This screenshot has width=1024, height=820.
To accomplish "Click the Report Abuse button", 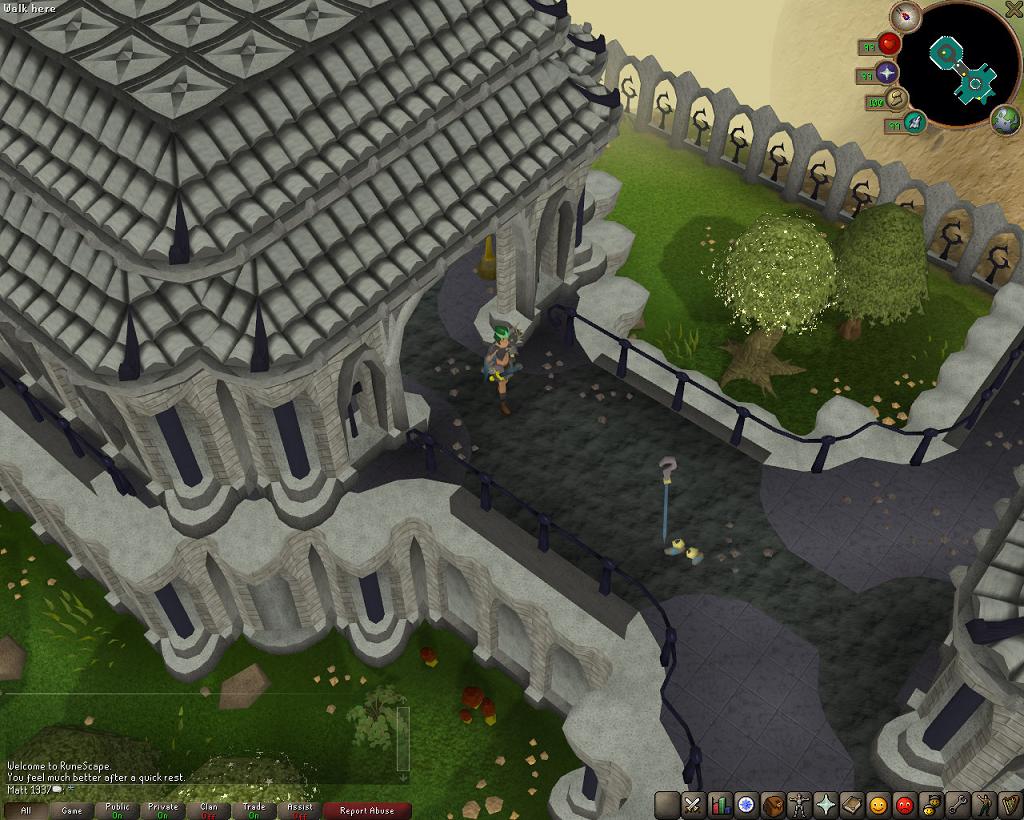I will coord(367,810).
